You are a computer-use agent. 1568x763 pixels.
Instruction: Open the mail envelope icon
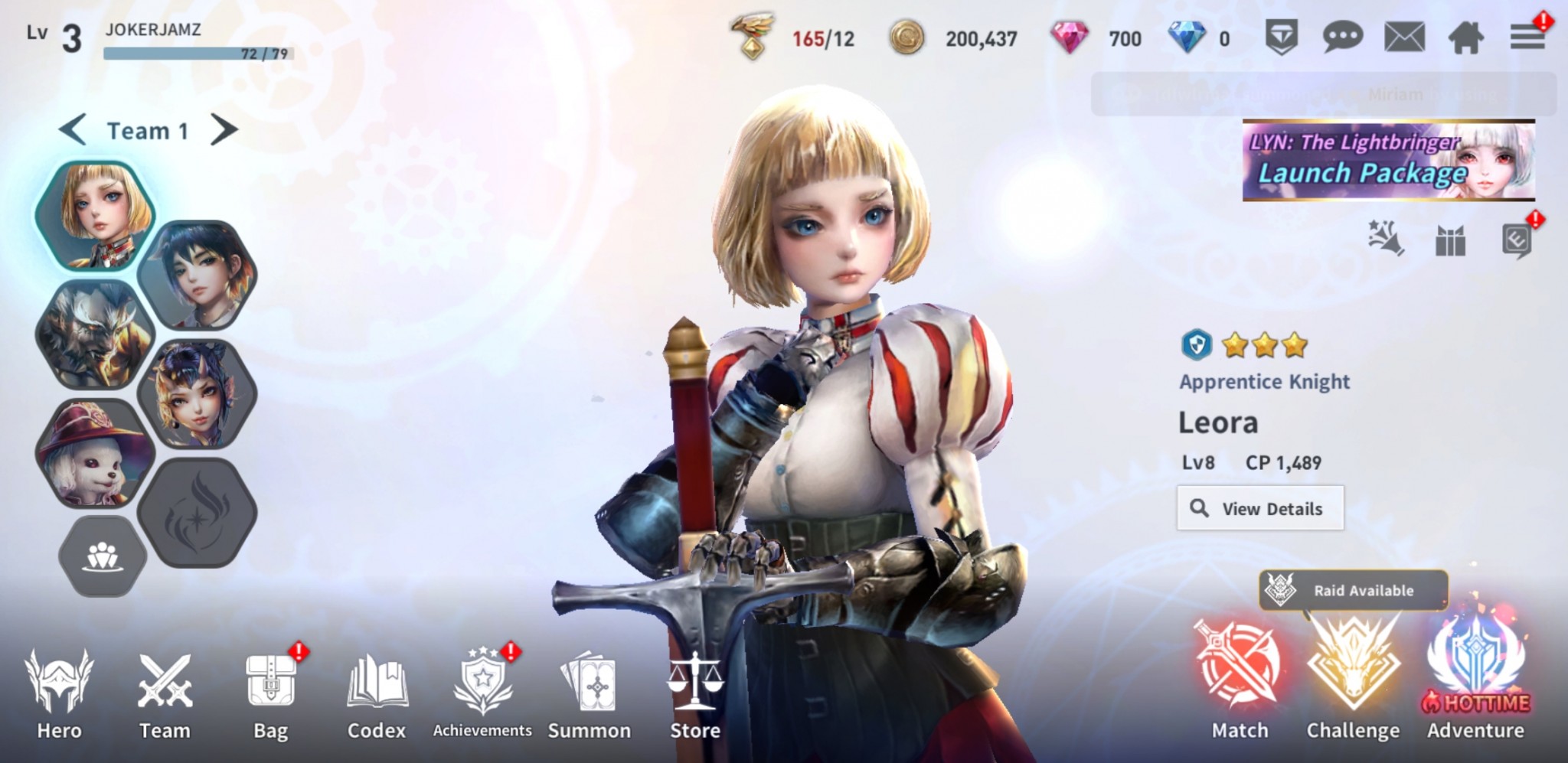coord(1404,37)
